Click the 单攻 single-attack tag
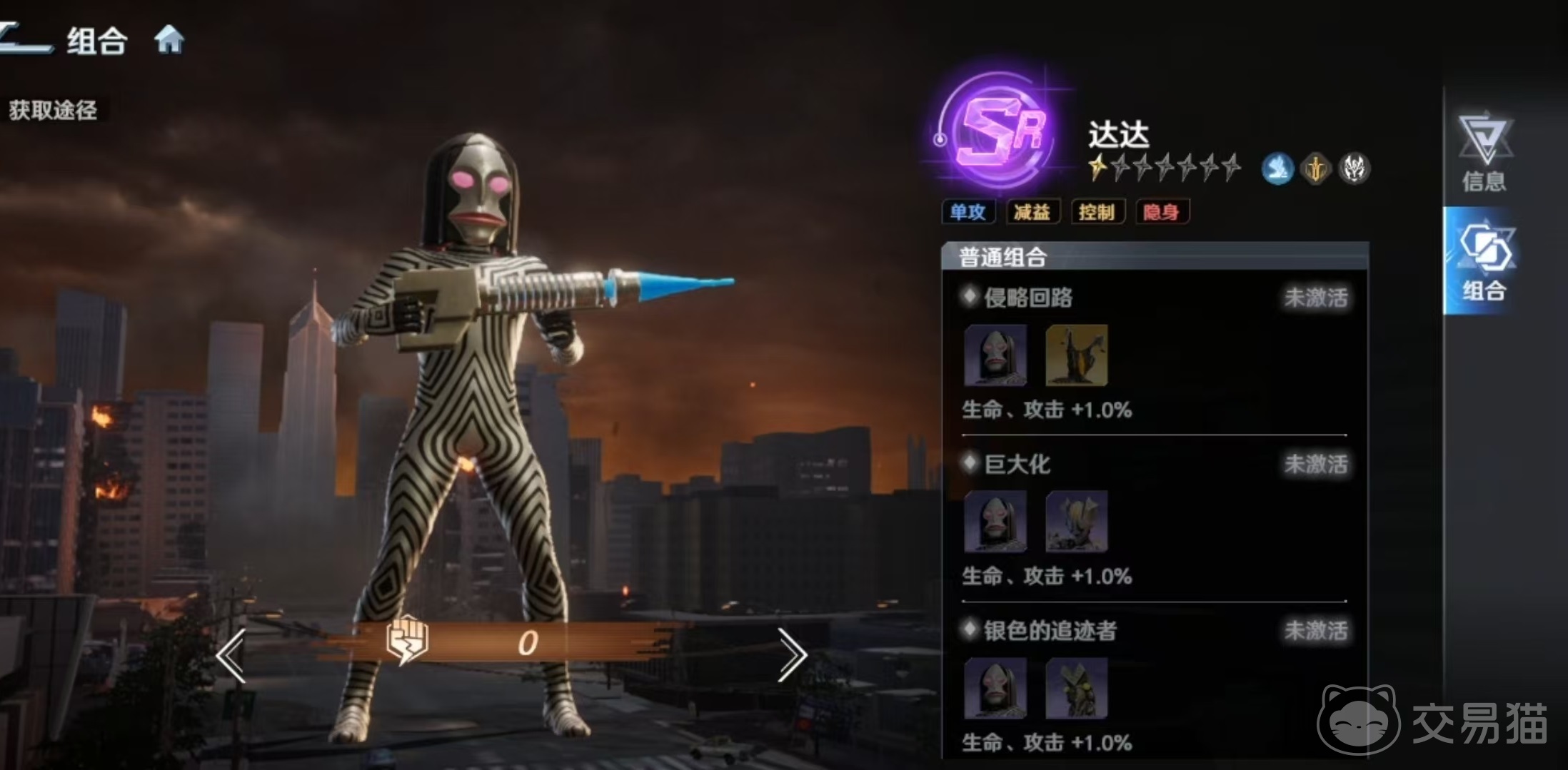This screenshot has width=1568, height=770. [968, 212]
